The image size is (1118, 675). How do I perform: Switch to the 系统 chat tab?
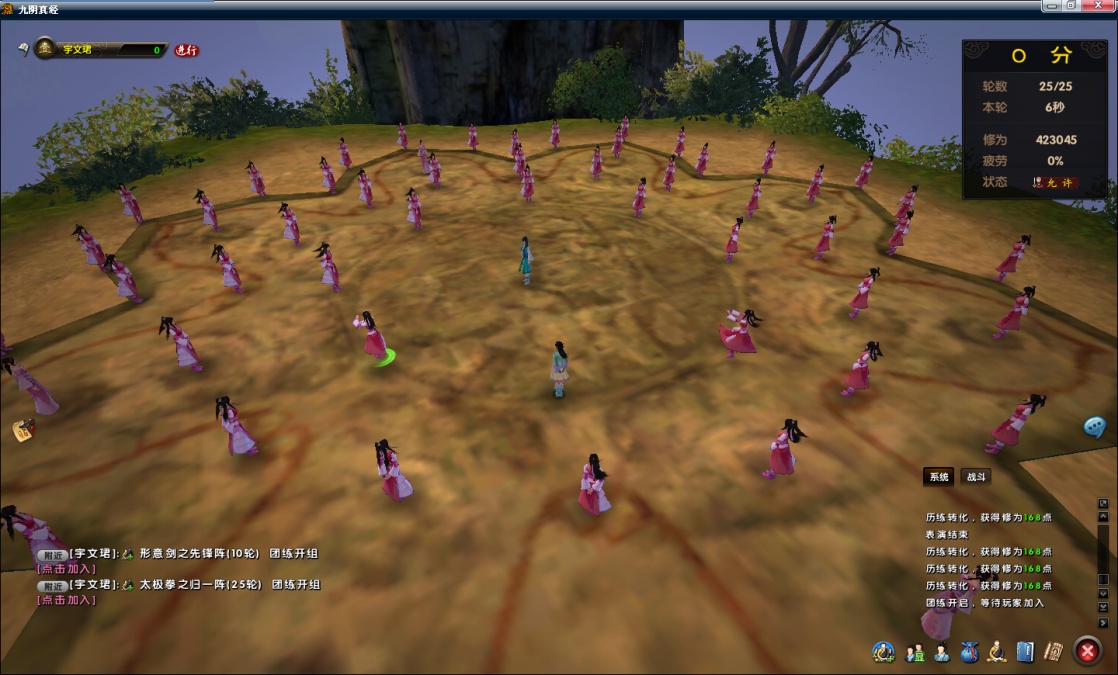(938, 477)
